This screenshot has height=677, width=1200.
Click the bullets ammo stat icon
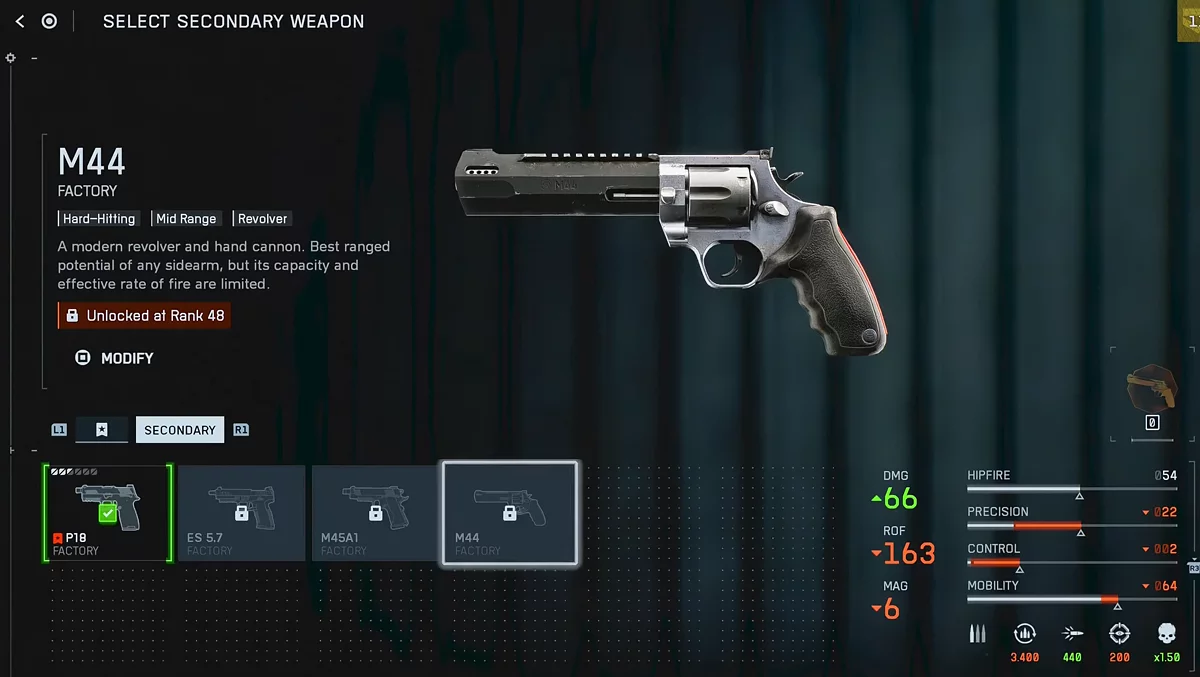point(978,633)
